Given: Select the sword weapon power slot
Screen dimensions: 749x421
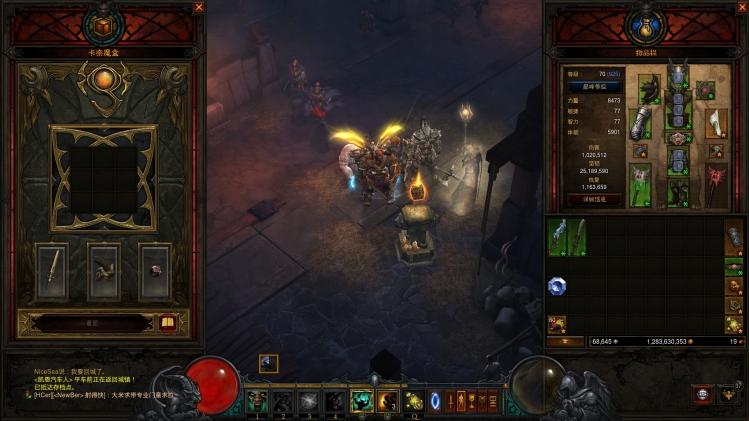Looking at the screenshot, I should [x=52, y=267].
